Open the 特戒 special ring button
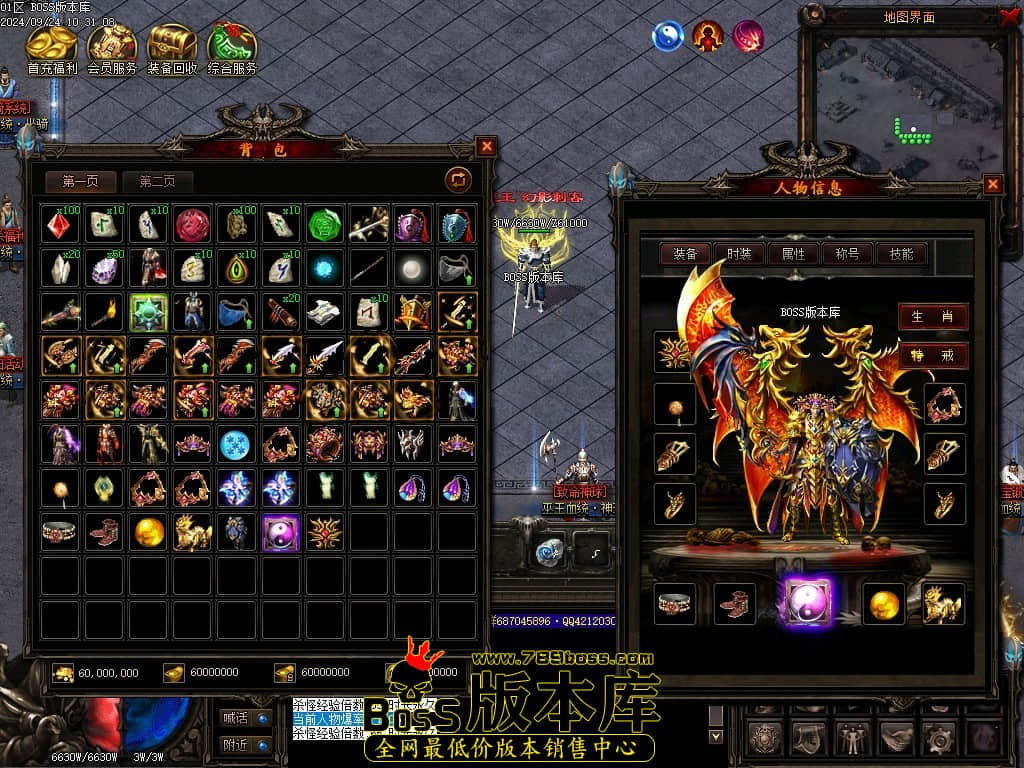 point(933,355)
